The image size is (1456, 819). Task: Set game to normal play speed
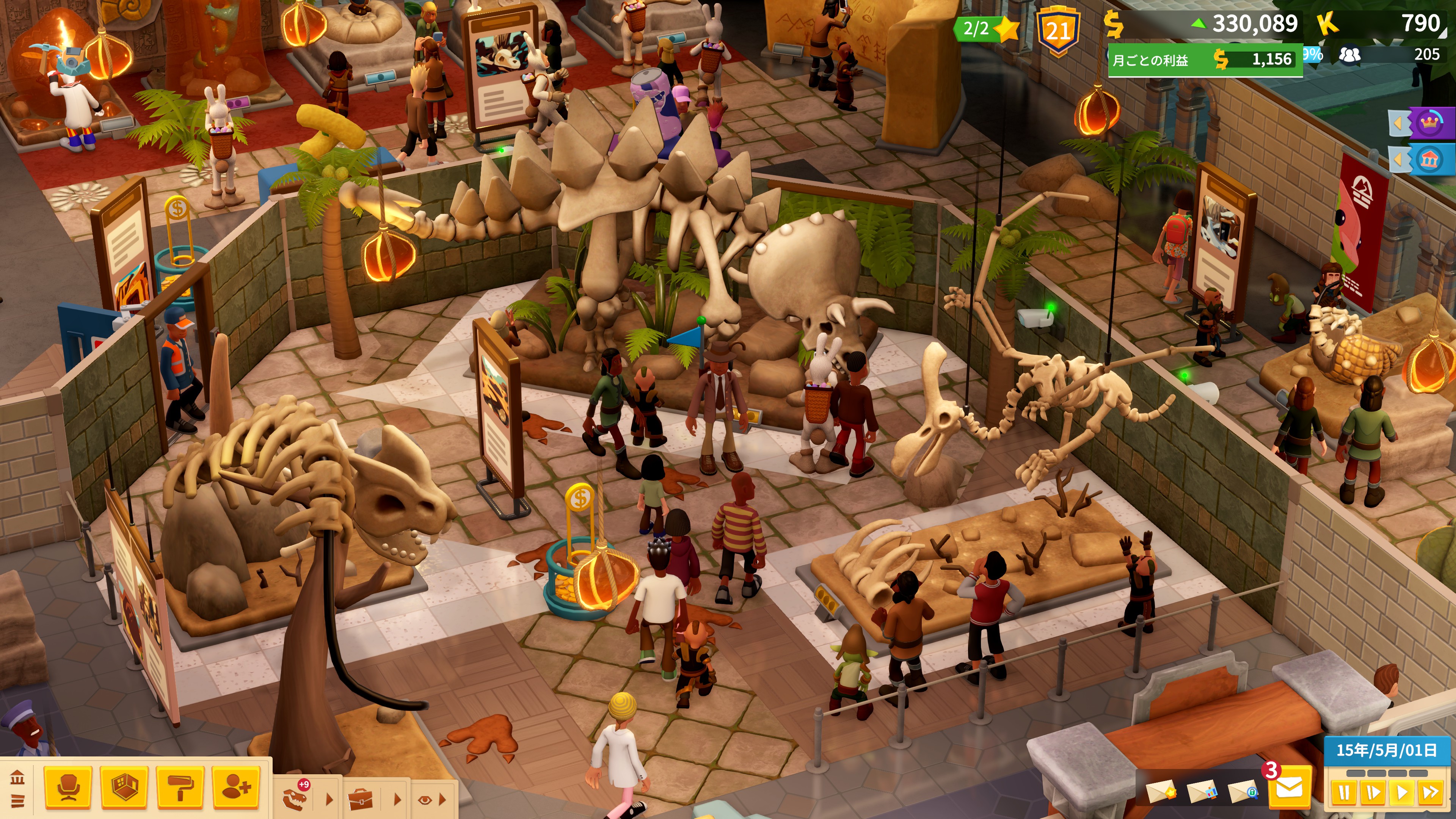1402,792
